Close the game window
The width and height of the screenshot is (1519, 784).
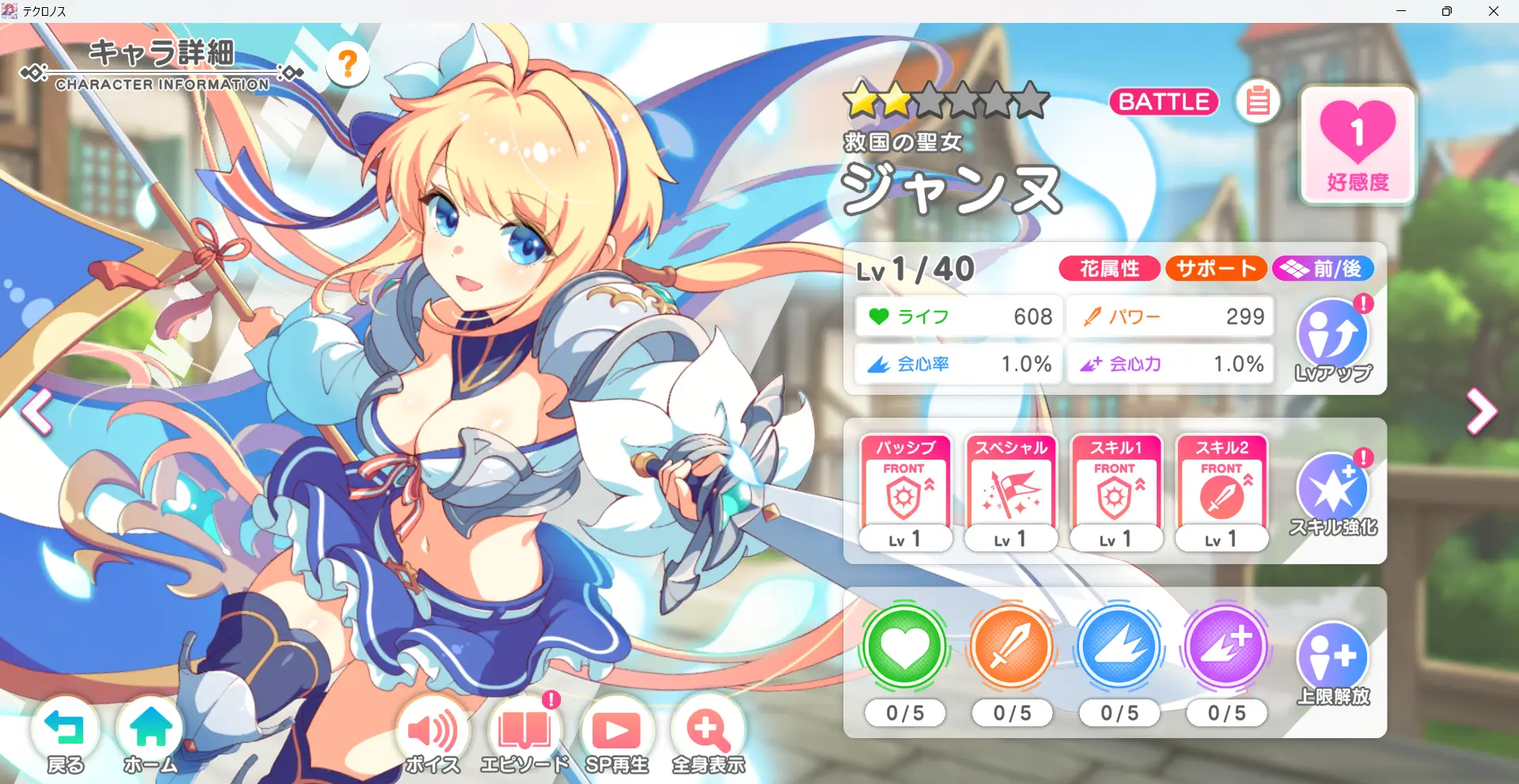point(1494,11)
